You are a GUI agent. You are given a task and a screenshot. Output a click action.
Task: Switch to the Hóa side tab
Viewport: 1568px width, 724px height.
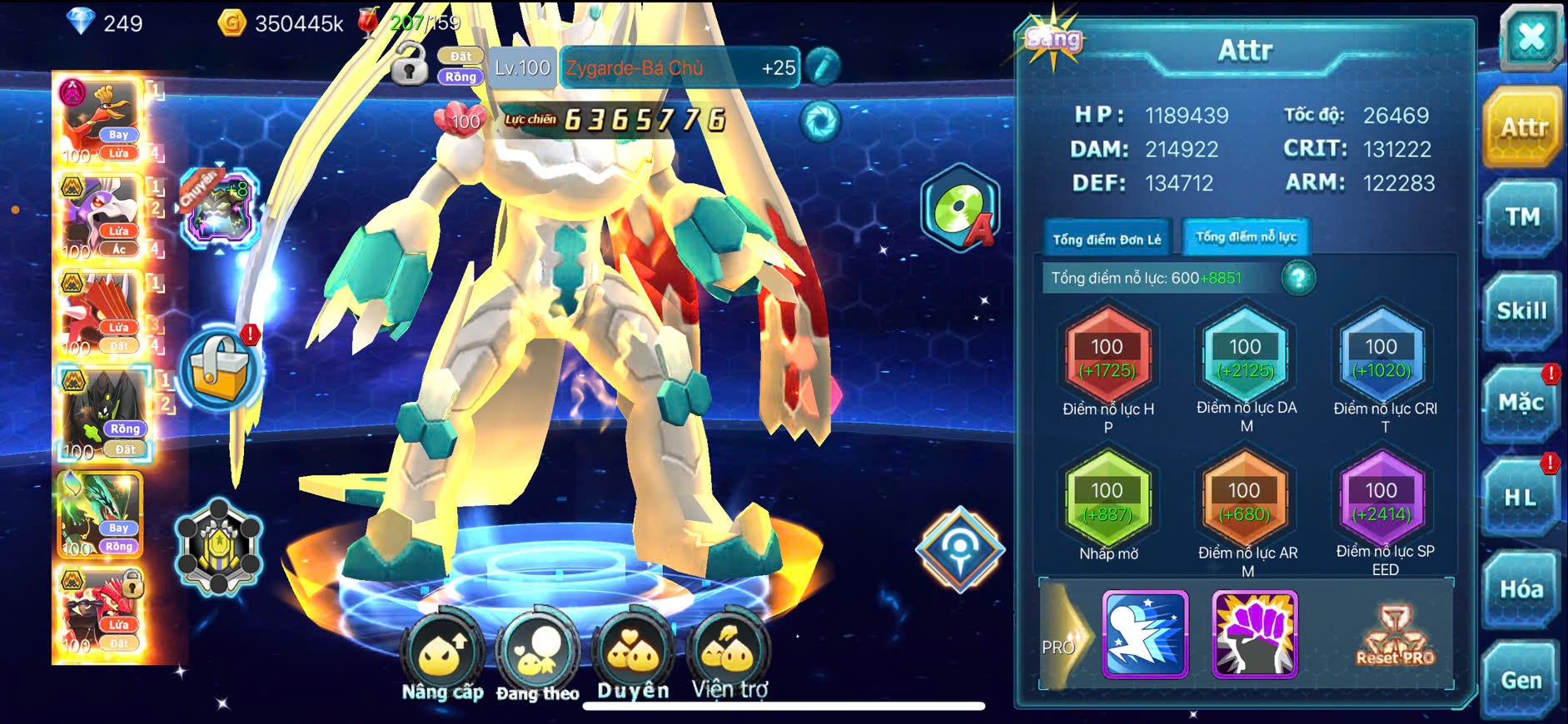1521,589
